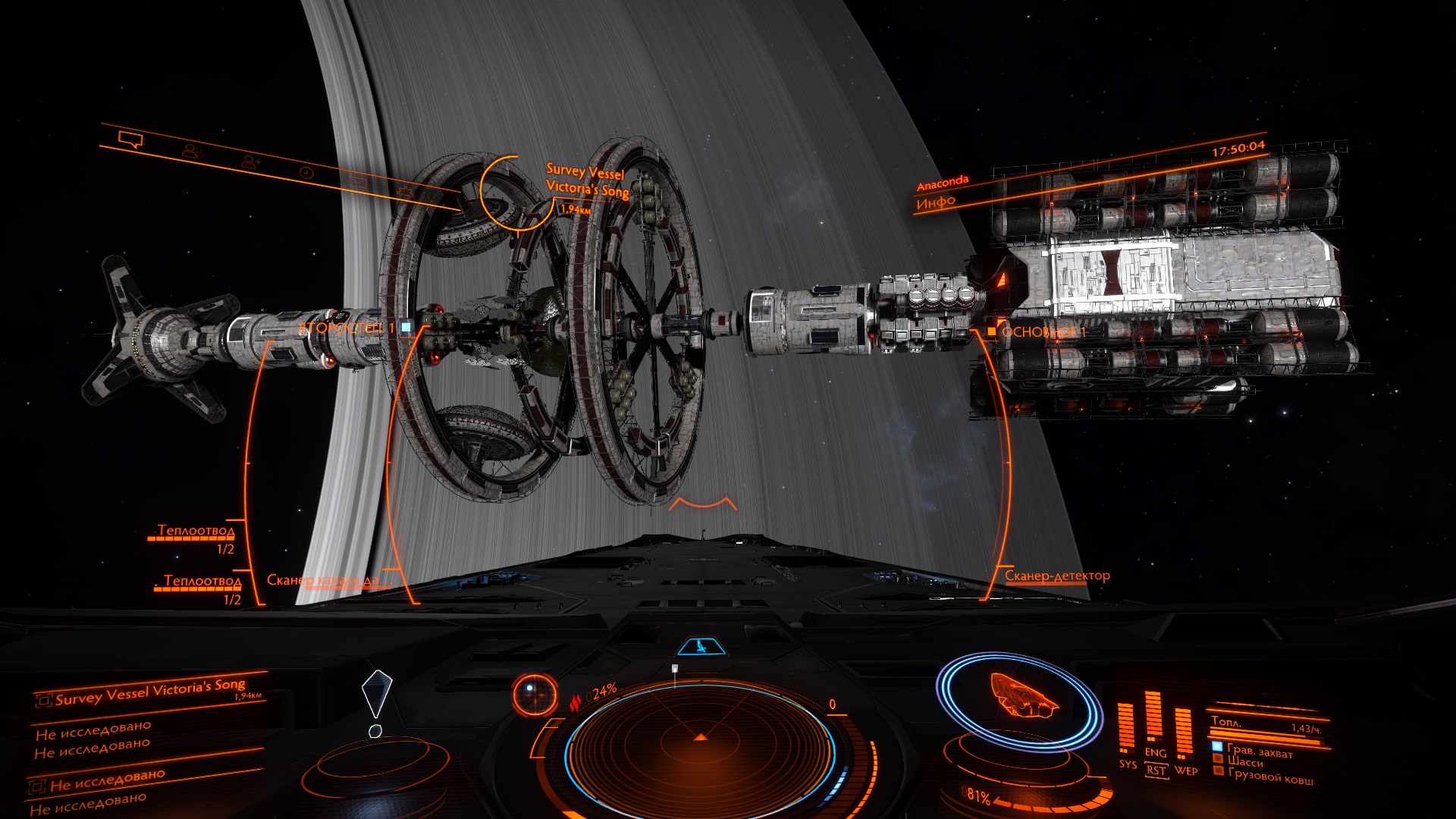Toggle the Шасси landing gear indicator
This screenshot has width=1456, height=819.
[1219, 759]
